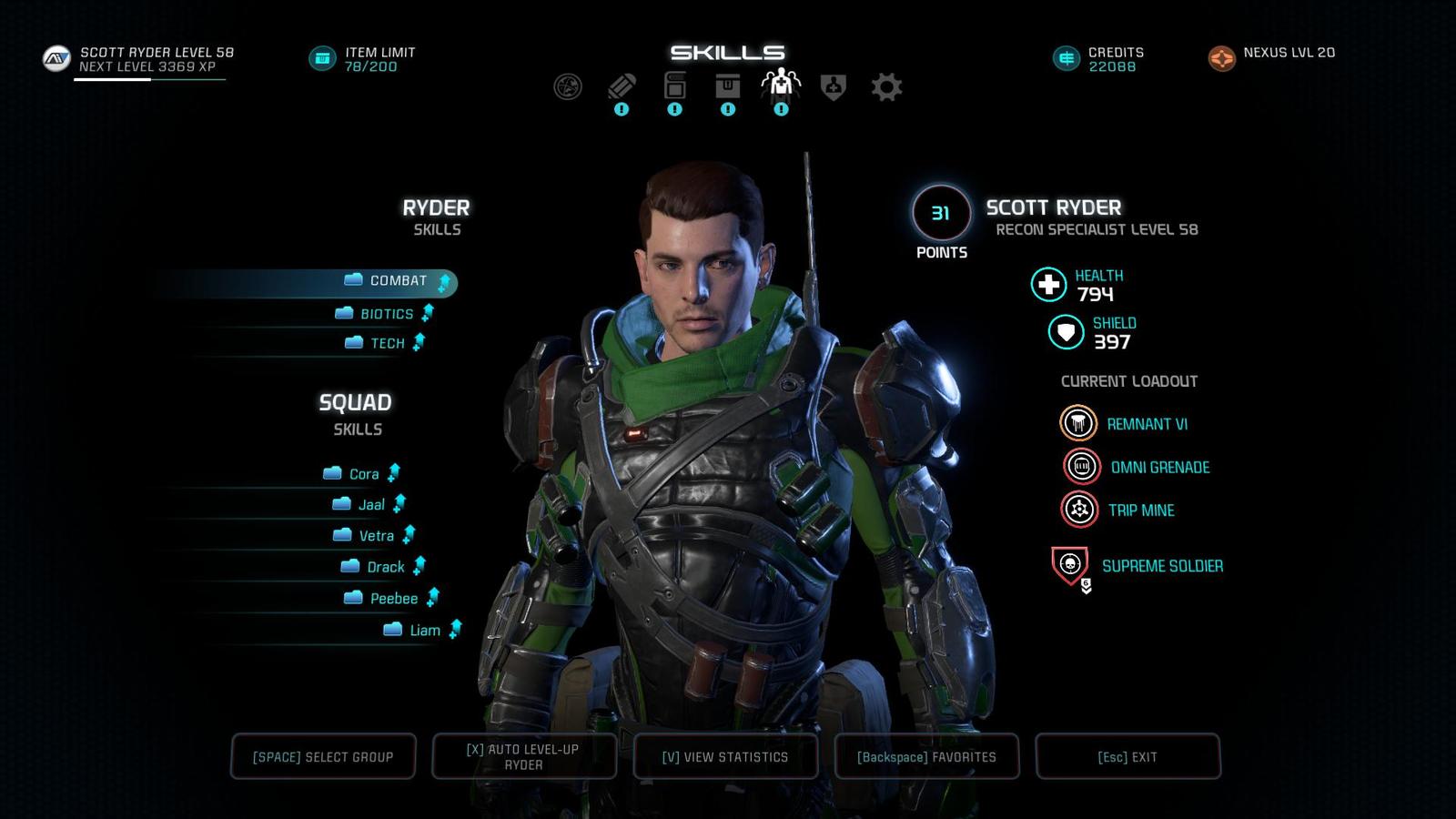1456x819 pixels.
Task: Open the profiles shield tab
Action: 834,87
